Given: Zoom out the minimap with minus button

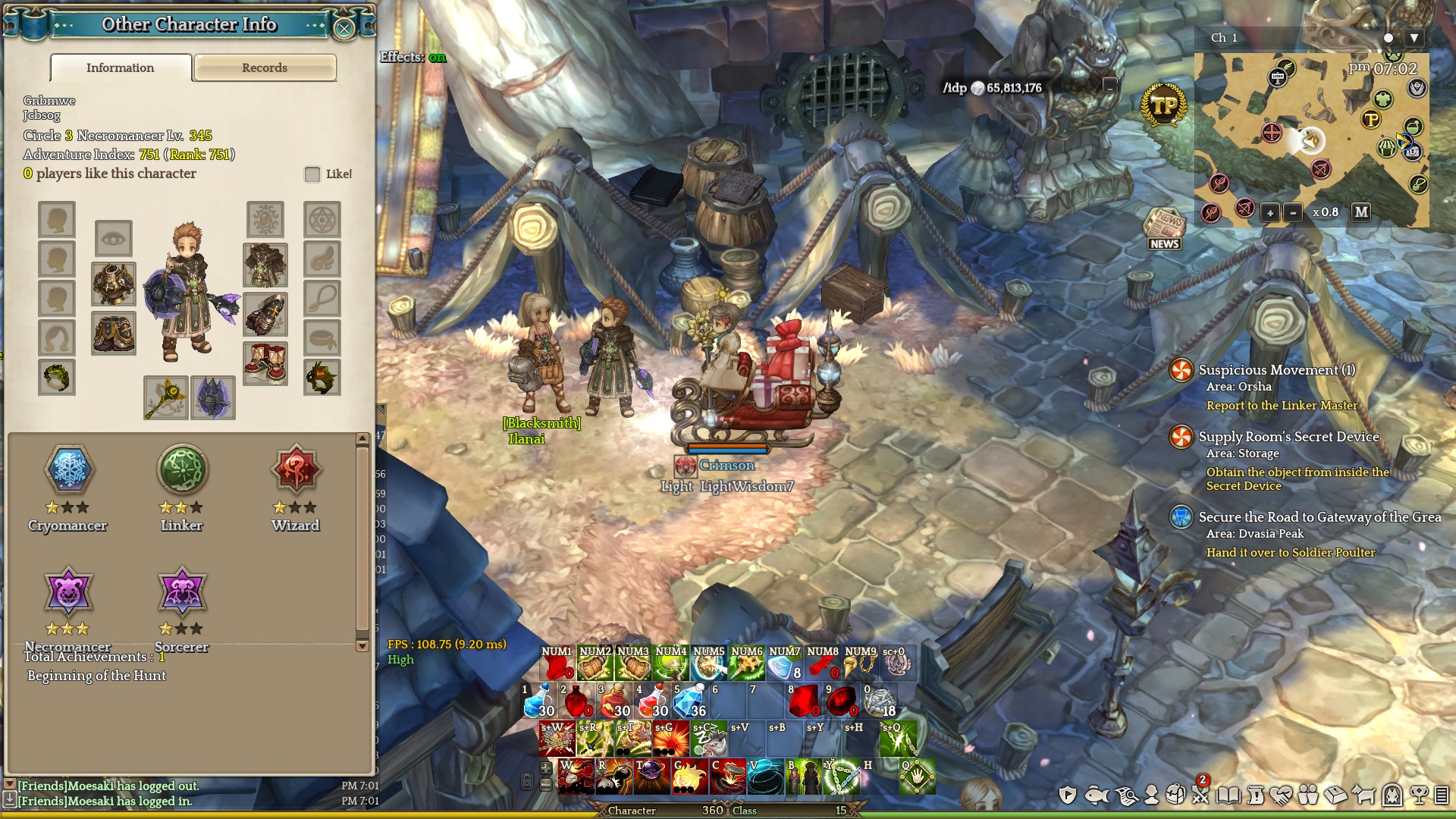Looking at the screenshot, I should [1294, 213].
